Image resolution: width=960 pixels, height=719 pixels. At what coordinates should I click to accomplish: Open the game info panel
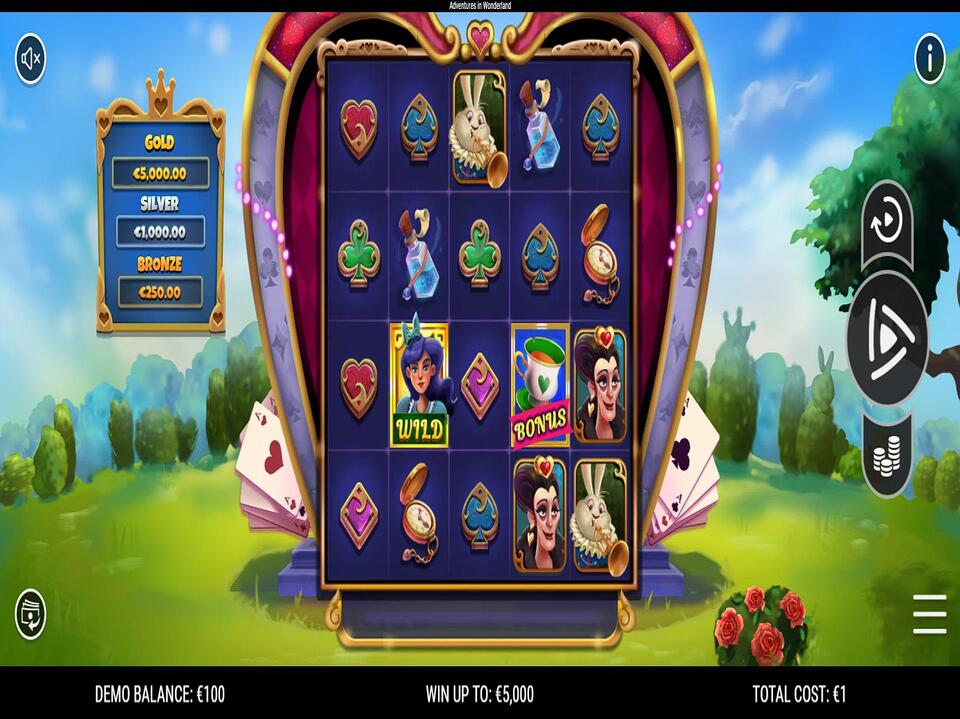pyautogui.click(x=929, y=60)
